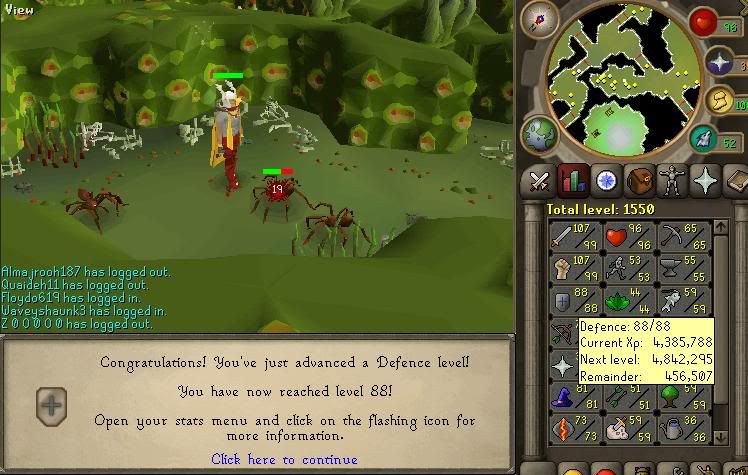Switch to the Stats tab
This screenshot has height=475, width=748.
pos(572,181)
